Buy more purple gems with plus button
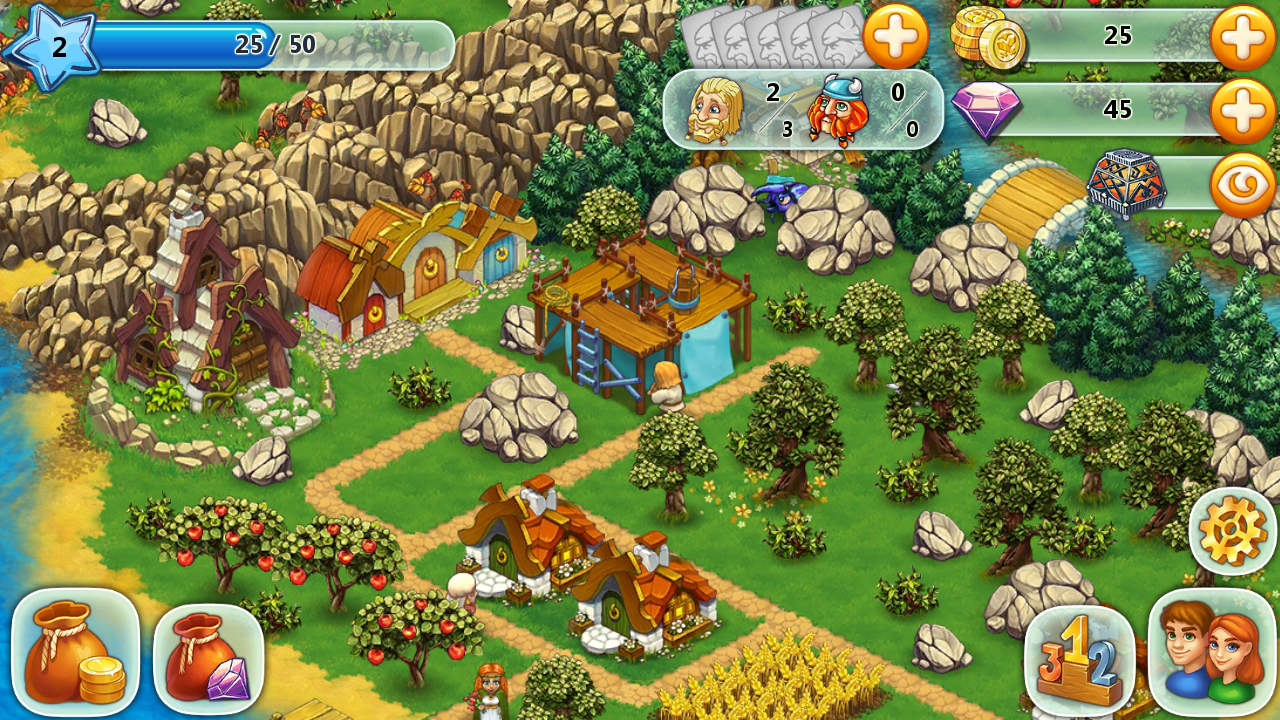Screen dimensions: 1280x720 tap(1242, 109)
